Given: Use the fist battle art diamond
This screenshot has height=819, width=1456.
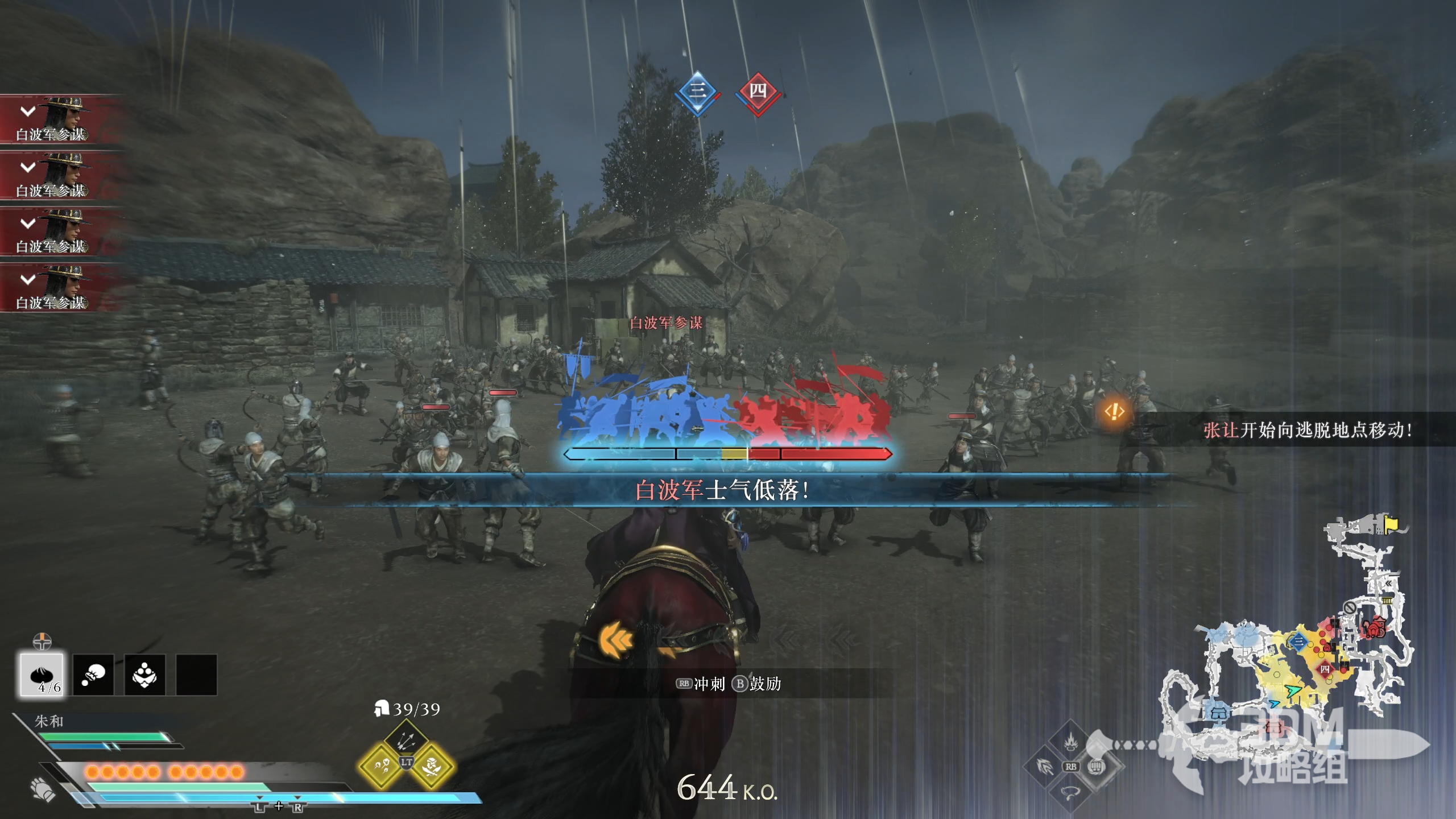Looking at the screenshot, I should 1097,767.
